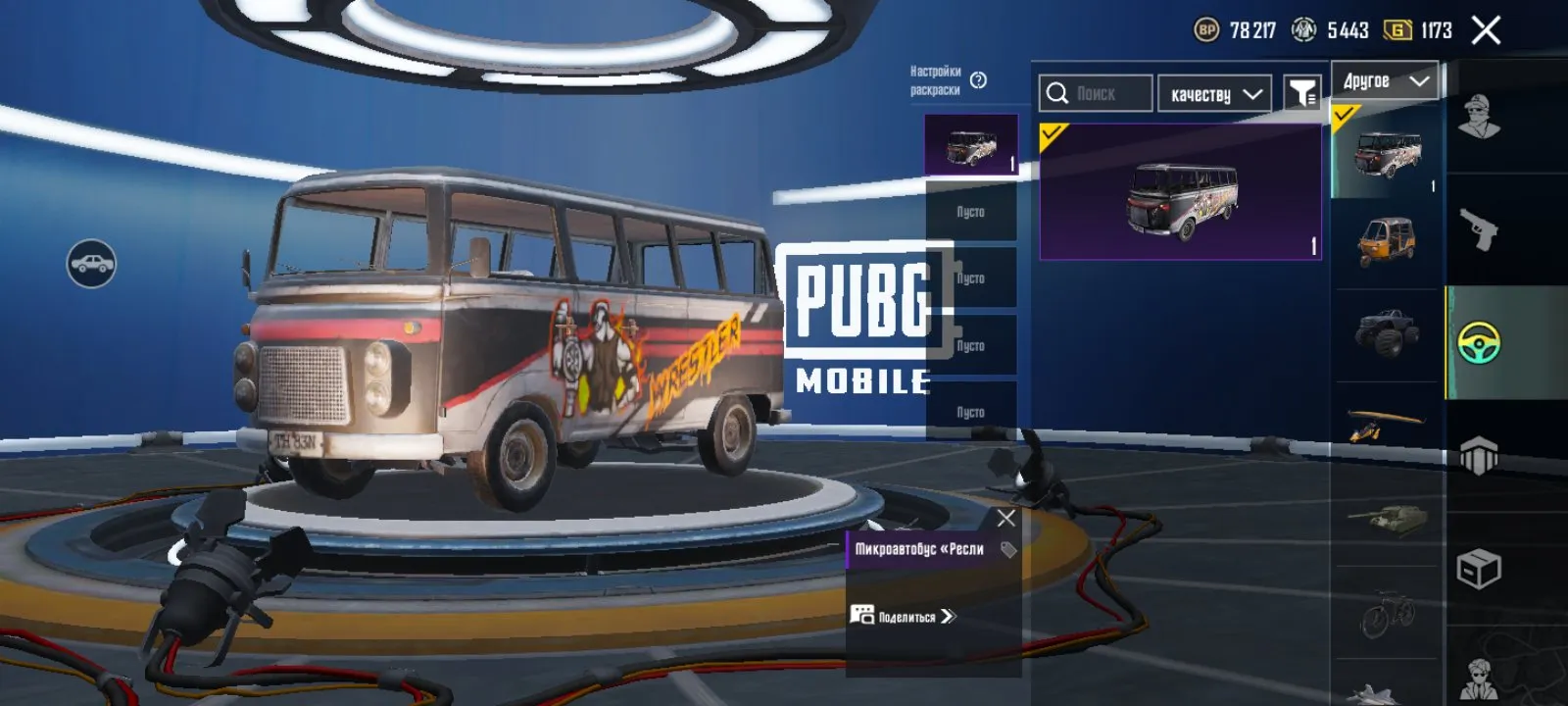Close the garage screen with the X
The height and width of the screenshot is (706, 1568).
pyautogui.click(x=1486, y=31)
